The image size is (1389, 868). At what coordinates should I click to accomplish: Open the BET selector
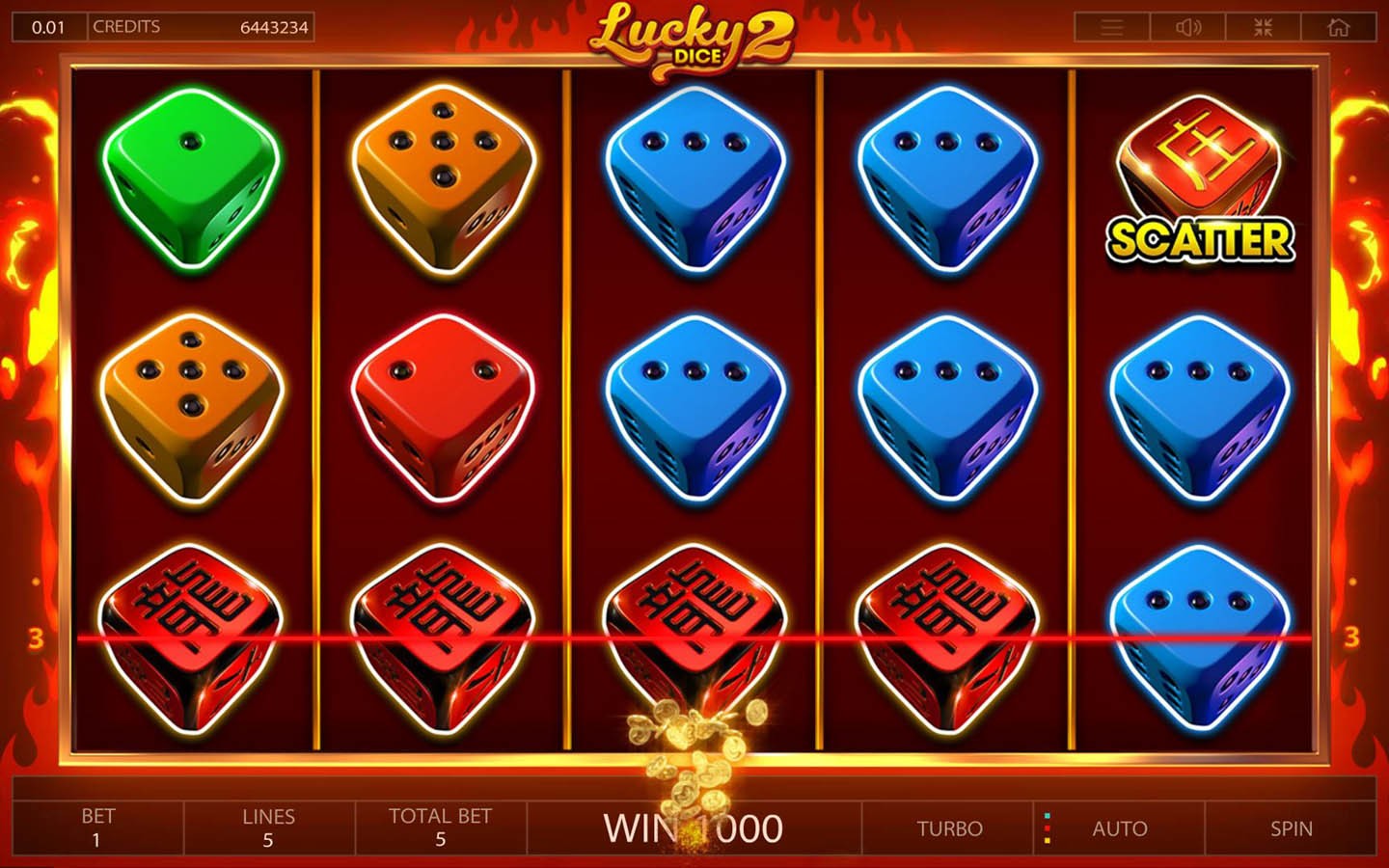[99, 827]
